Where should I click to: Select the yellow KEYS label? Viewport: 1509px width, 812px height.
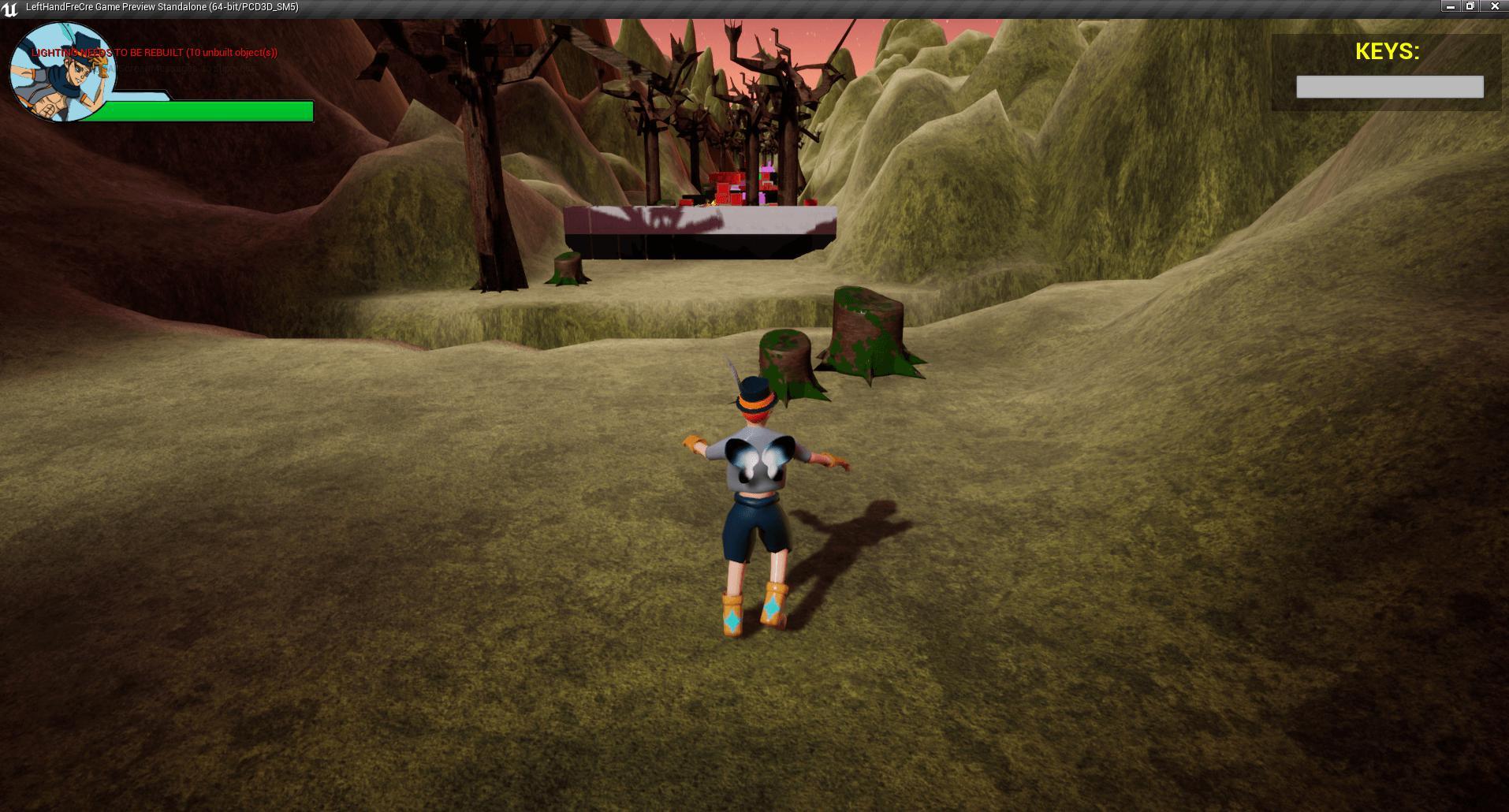coord(1386,52)
